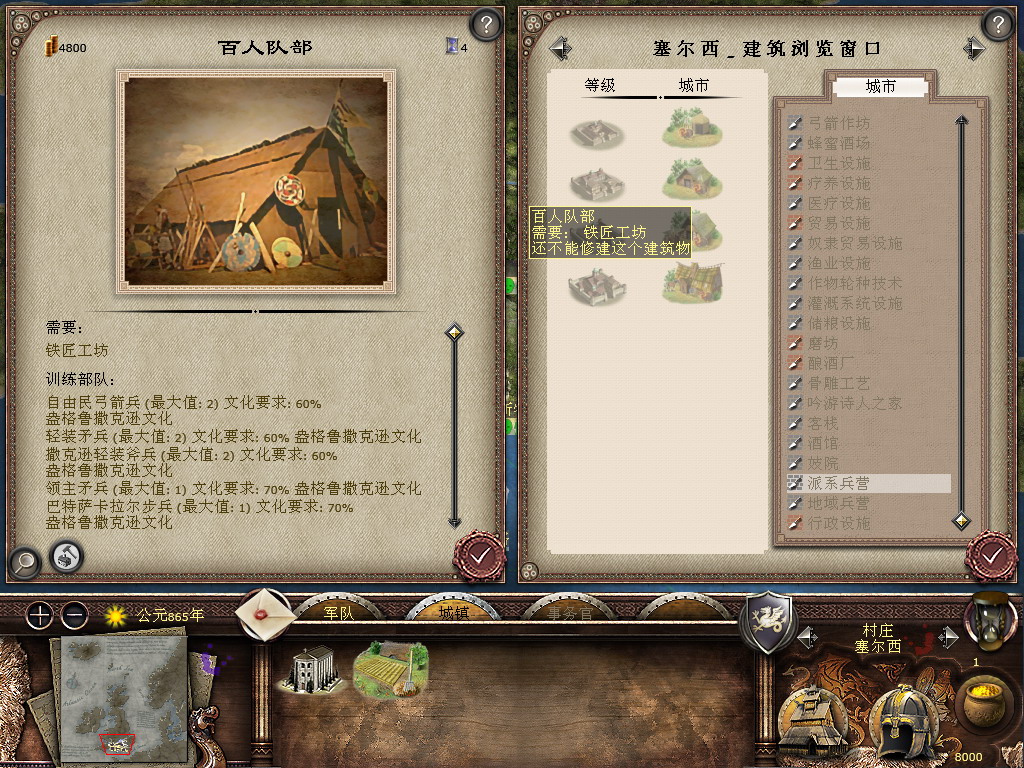Open help for the 建筑浏览窗口 panel
The height and width of the screenshot is (768, 1024).
pyautogui.click(x=997, y=25)
